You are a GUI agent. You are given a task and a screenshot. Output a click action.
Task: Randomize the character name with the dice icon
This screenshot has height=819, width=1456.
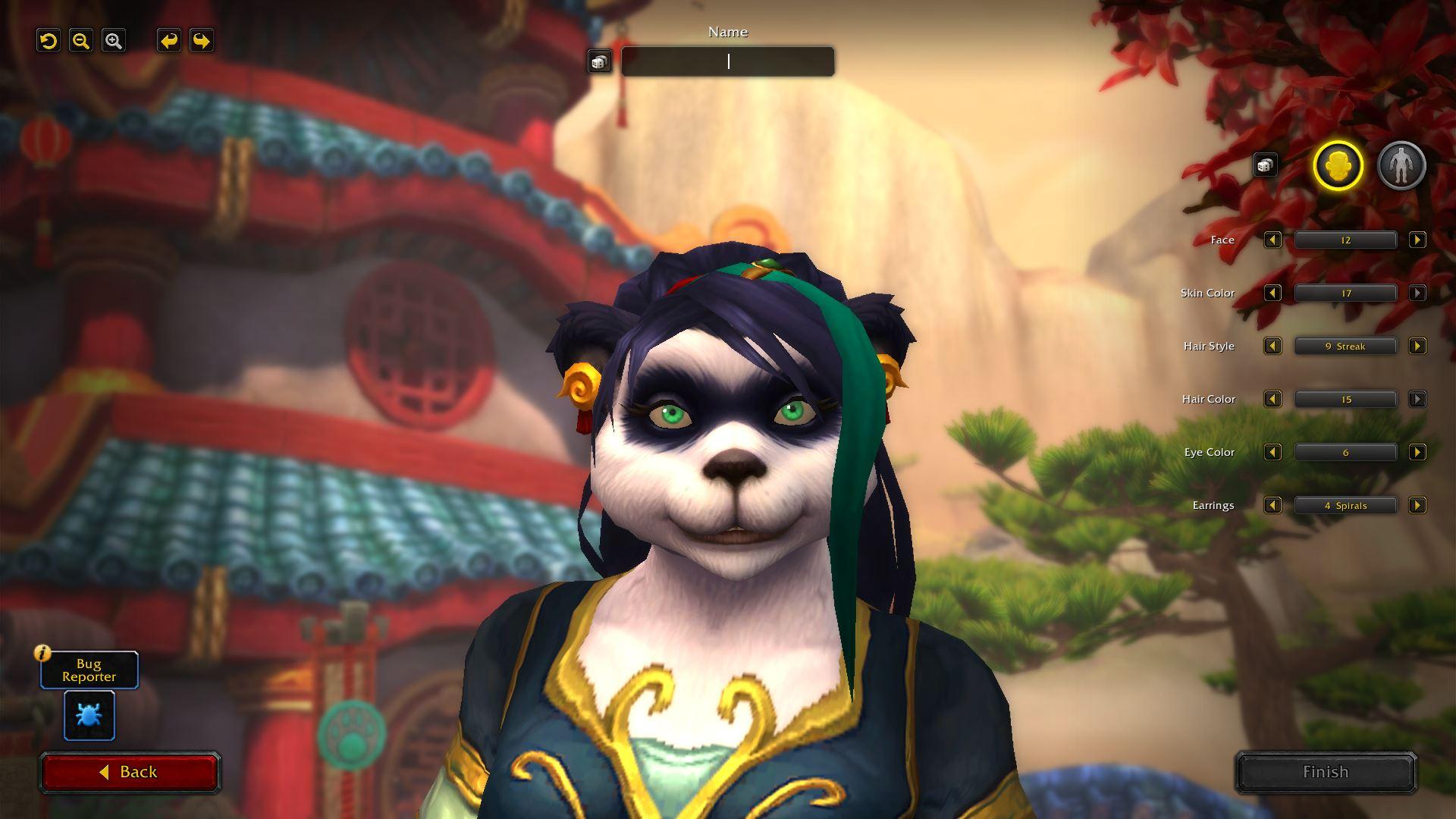pyautogui.click(x=599, y=61)
